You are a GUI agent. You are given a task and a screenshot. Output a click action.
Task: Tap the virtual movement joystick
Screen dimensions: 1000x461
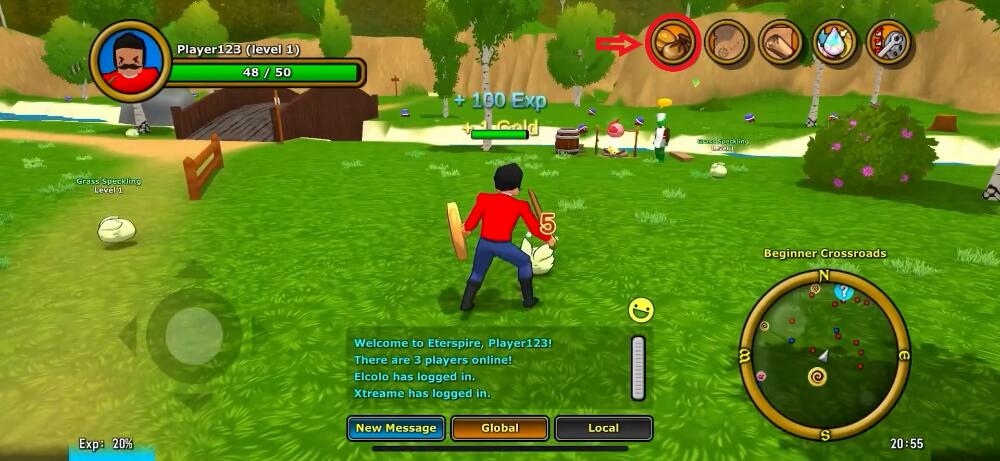tap(193, 335)
